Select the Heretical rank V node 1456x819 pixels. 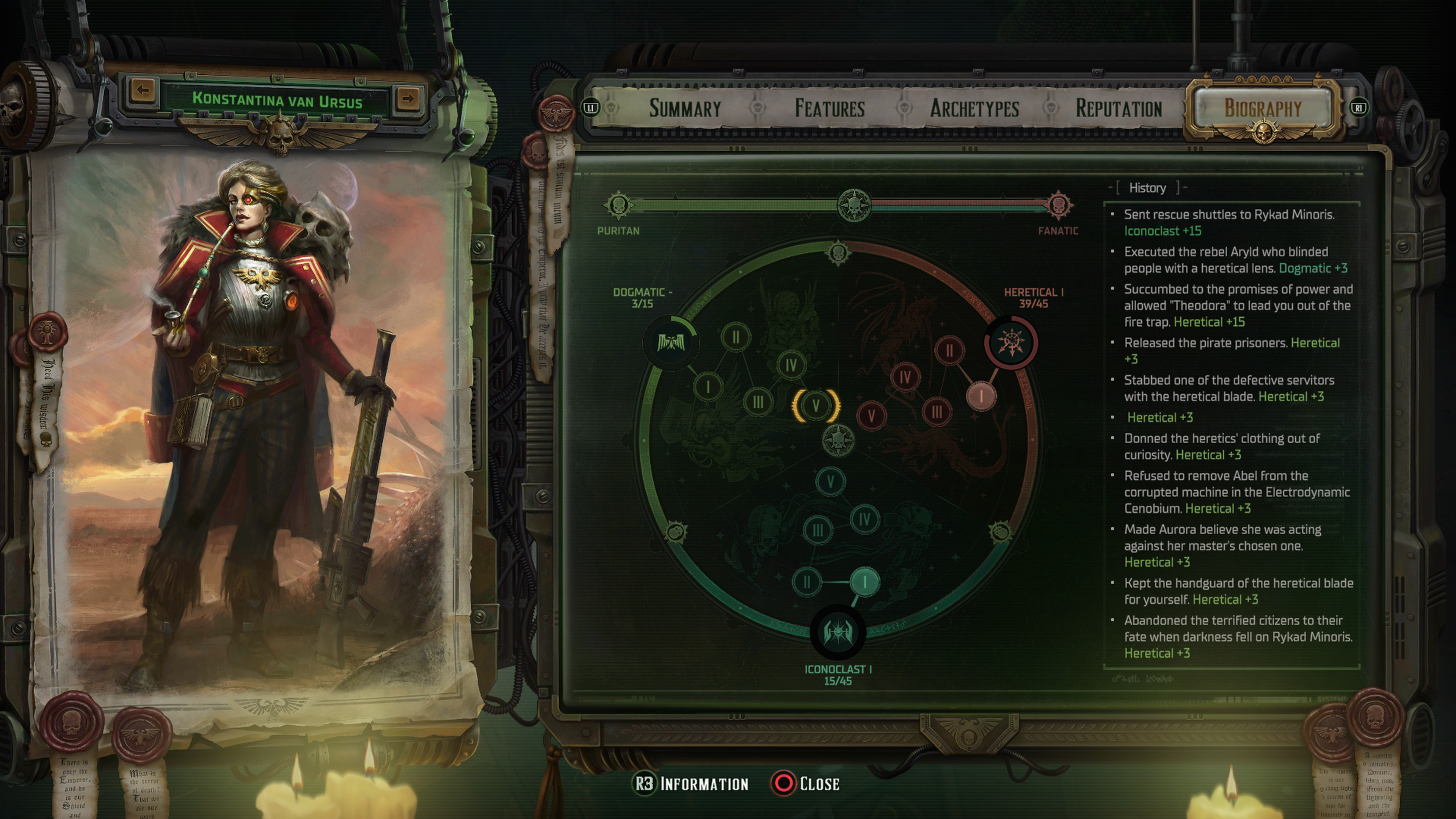click(x=871, y=416)
